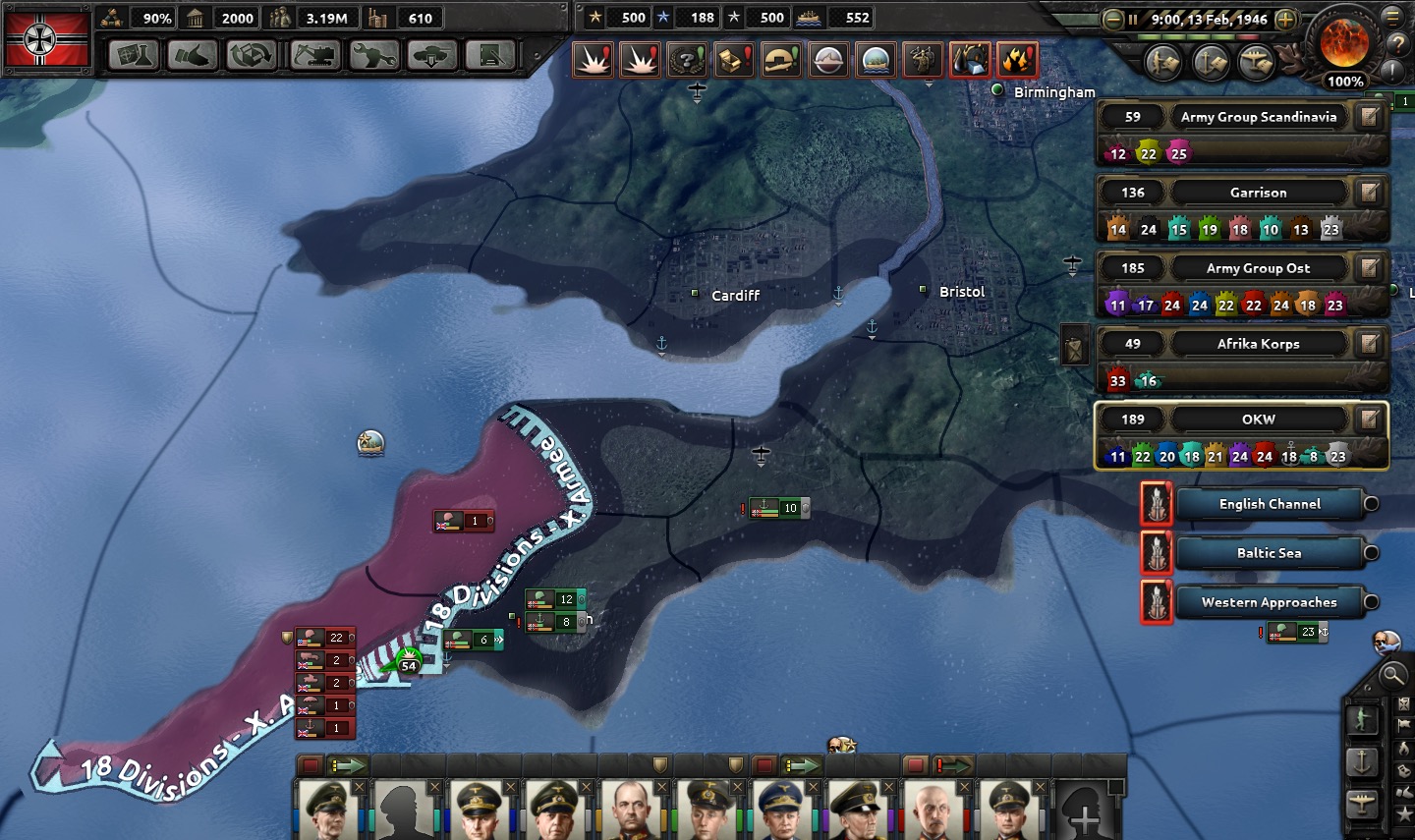Select the Garrison army group

(1258, 193)
